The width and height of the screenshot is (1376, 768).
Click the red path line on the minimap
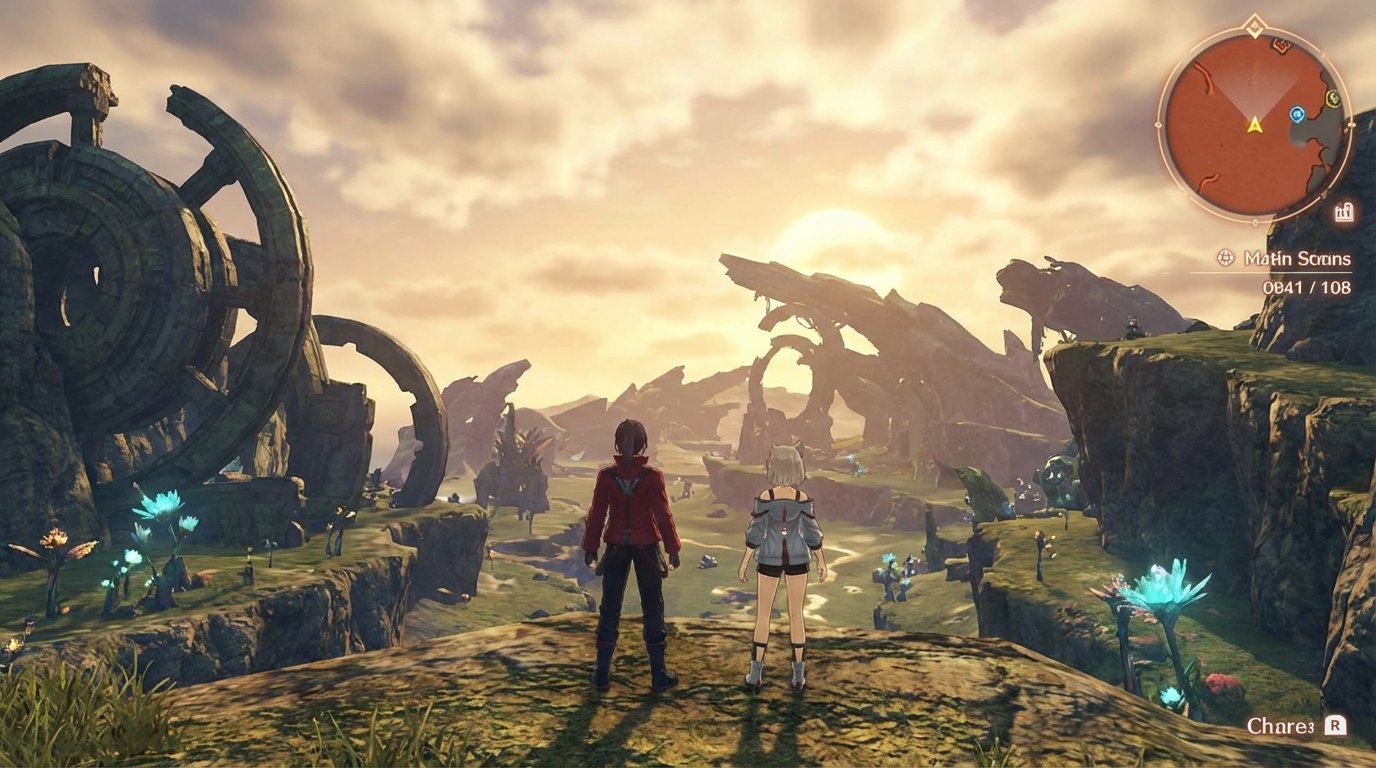pos(1208,75)
